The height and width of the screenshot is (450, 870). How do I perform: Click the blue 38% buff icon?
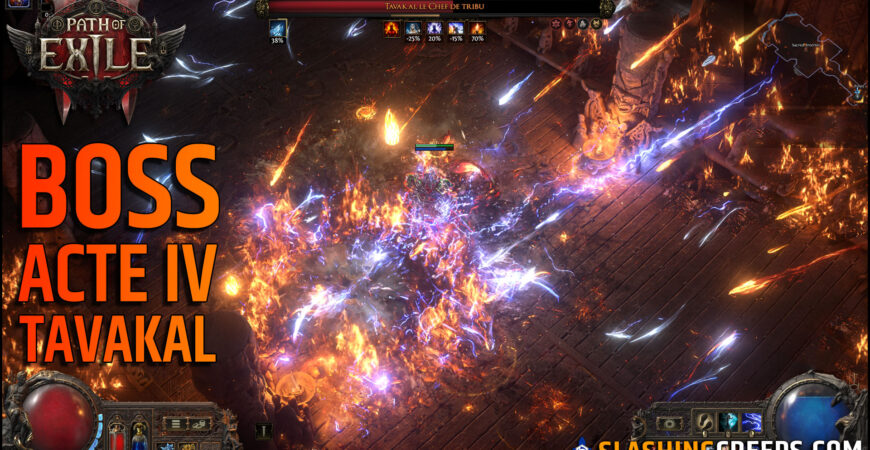(277, 30)
